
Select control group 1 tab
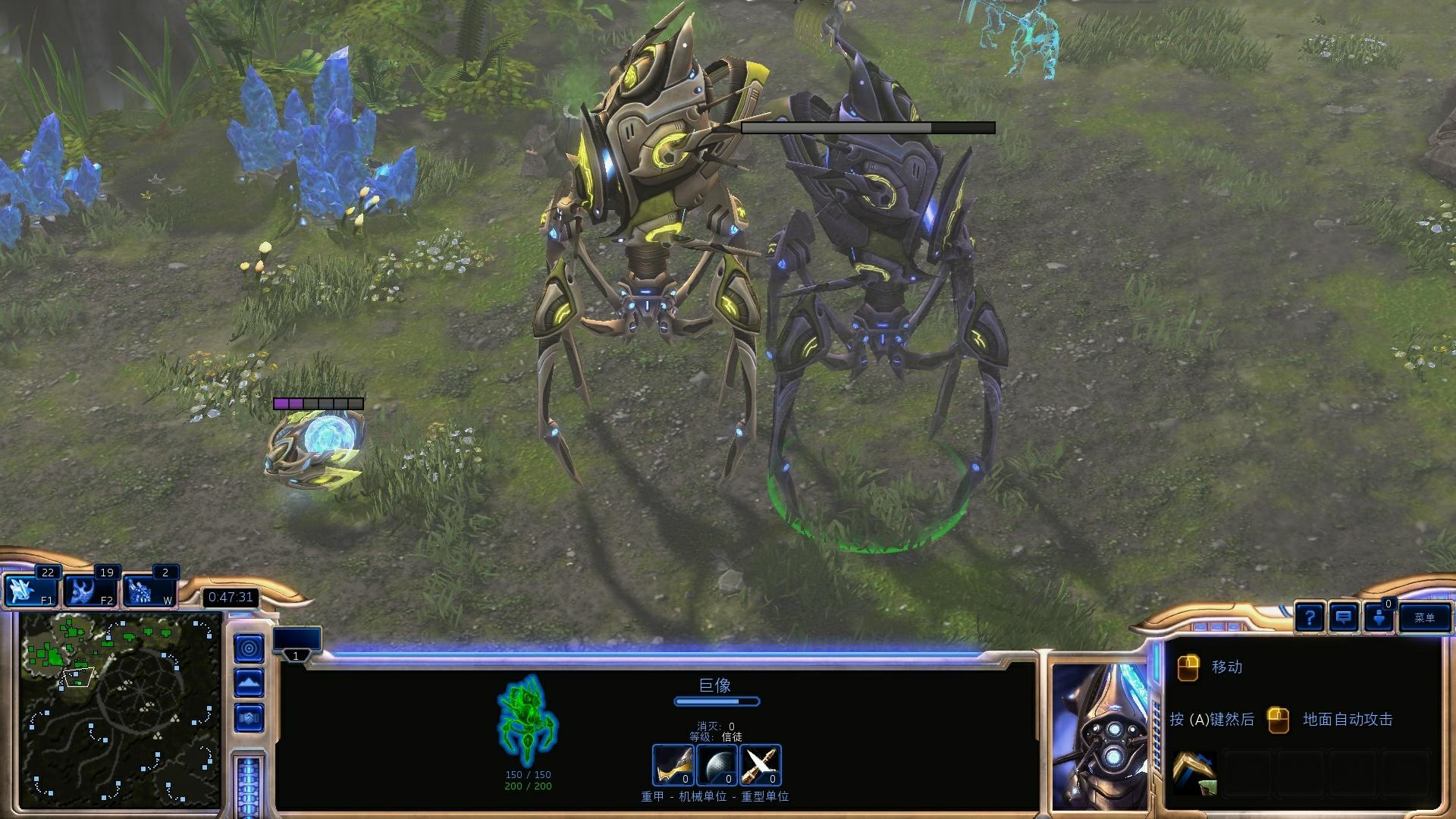point(297,645)
